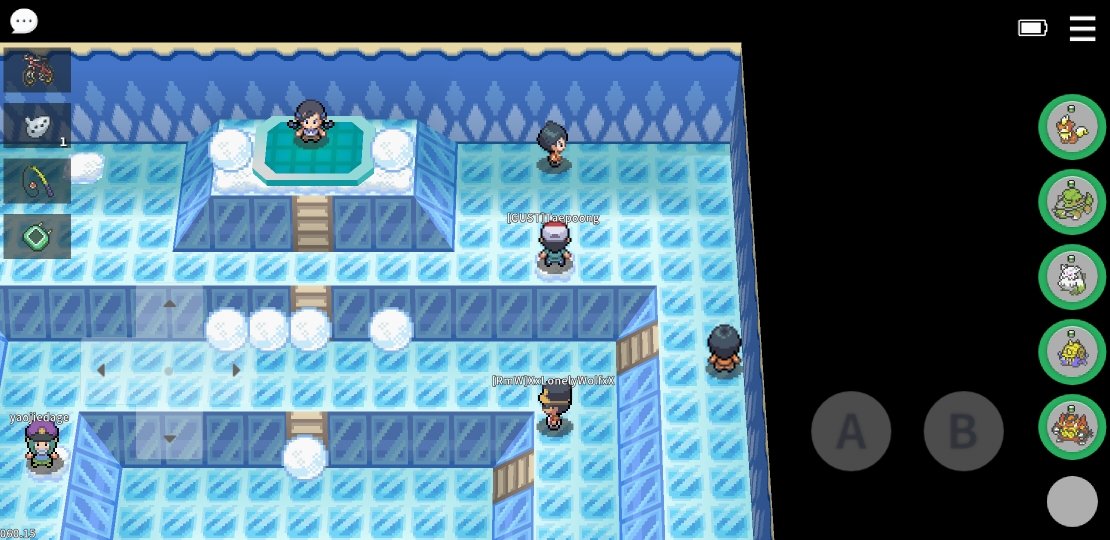Viewport: 1110px width, 540px height.
Task: Tap the D-pad right arrow
Action: coord(236,371)
